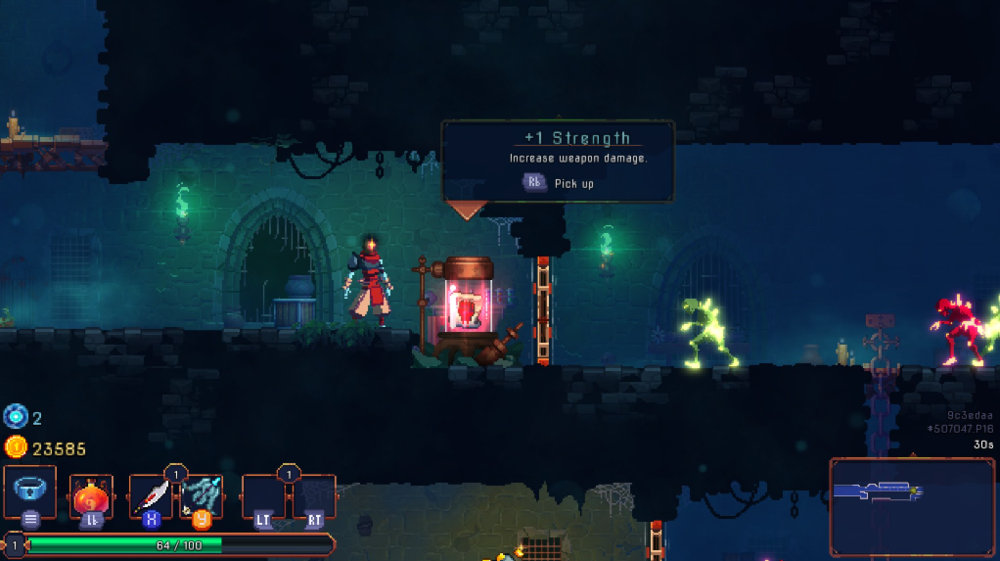Use the red health flask
Screen dimensions: 1000x561
91,496
